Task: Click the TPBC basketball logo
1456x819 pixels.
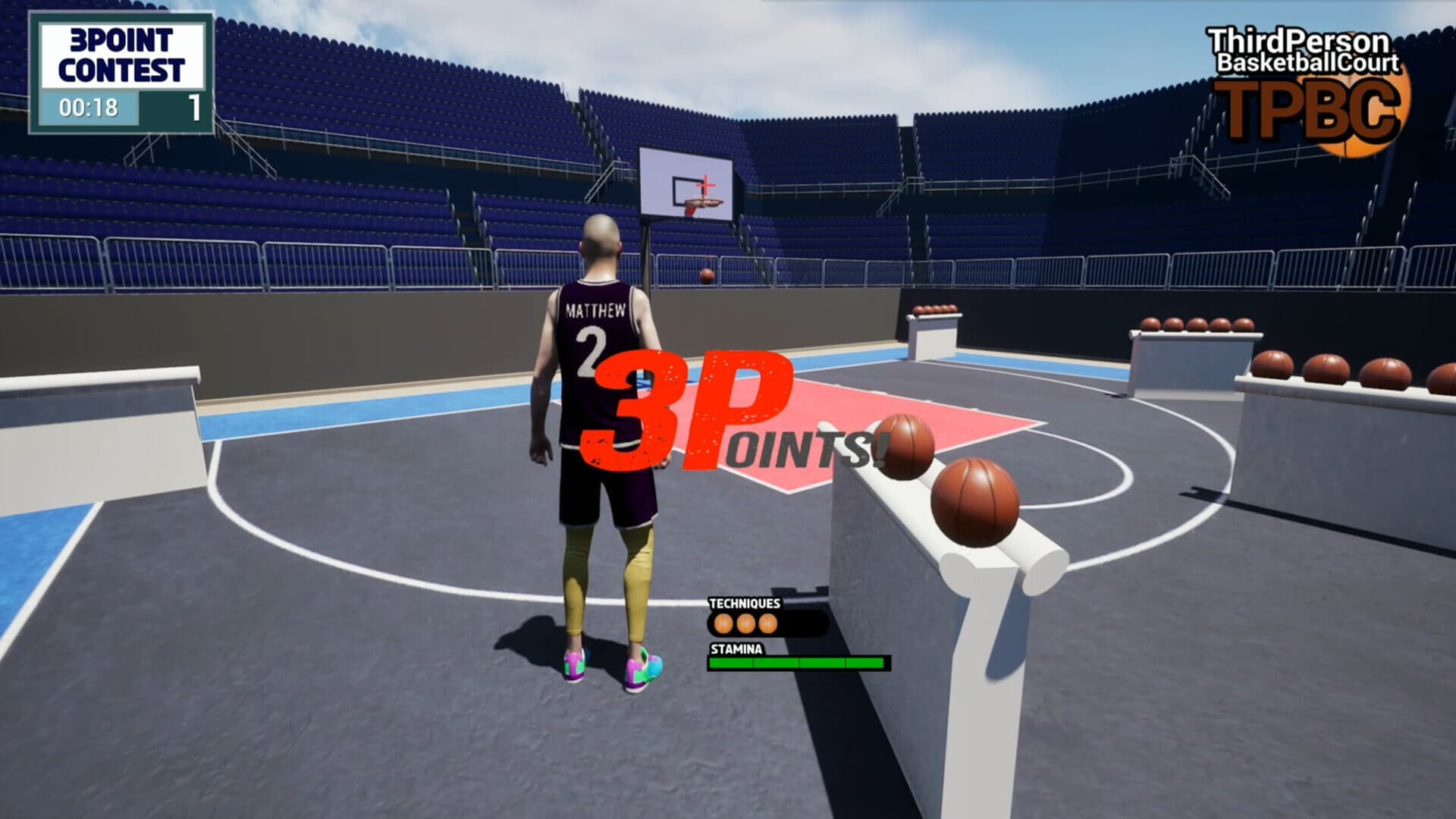Action: tap(1357, 110)
